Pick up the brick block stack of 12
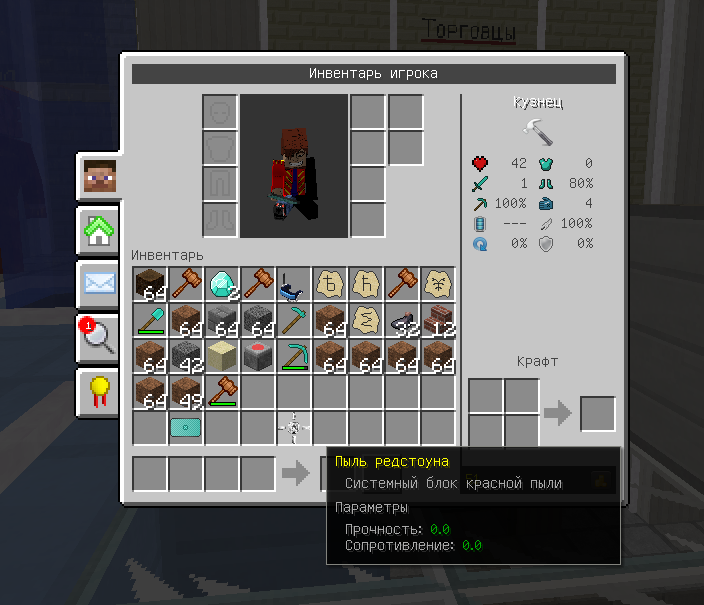This screenshot has height=605, width=704. (438, 320)
